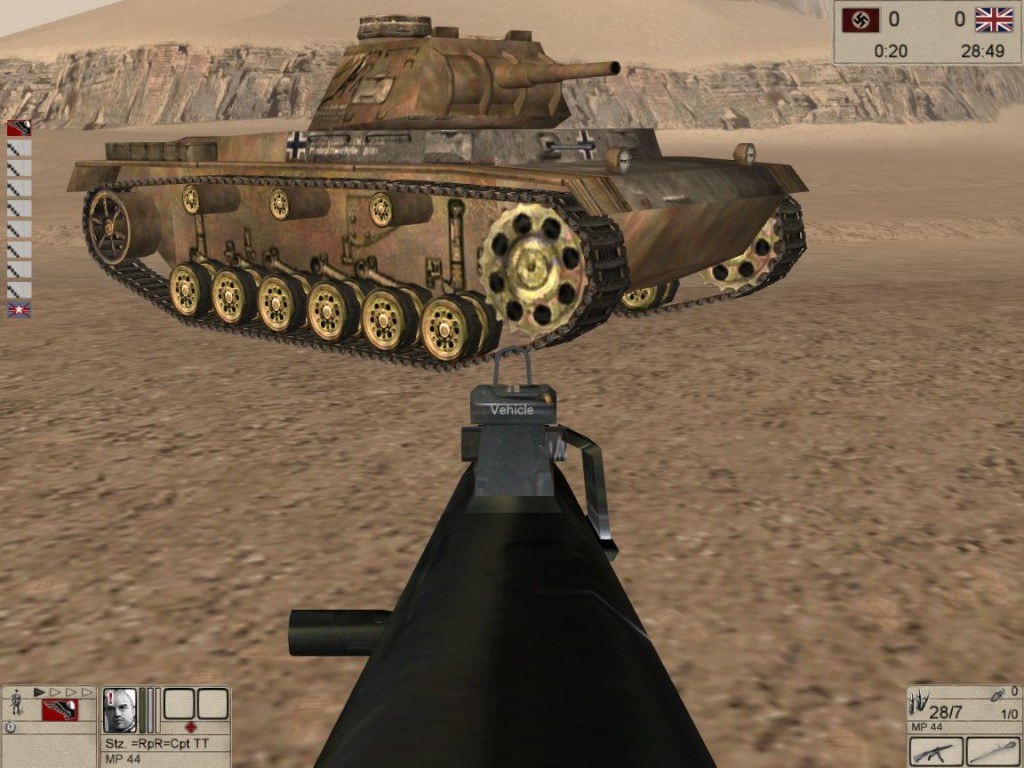Click the red medic cross icon
This screenshot has width=1024, height=768.
191,727
